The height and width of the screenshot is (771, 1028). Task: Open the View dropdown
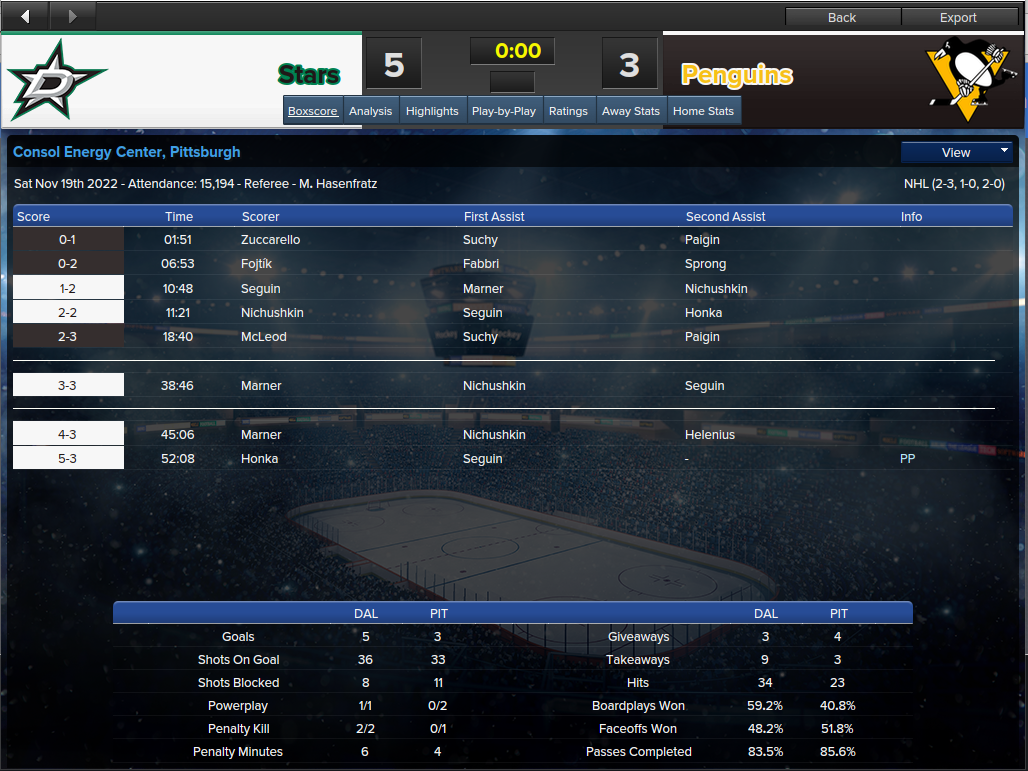pos(957,153)
